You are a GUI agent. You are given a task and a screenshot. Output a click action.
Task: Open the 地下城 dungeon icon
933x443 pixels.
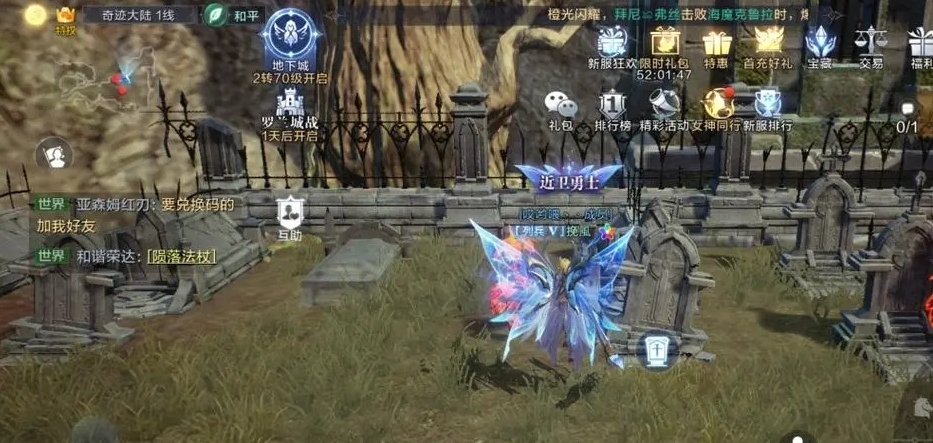point(289,40)
